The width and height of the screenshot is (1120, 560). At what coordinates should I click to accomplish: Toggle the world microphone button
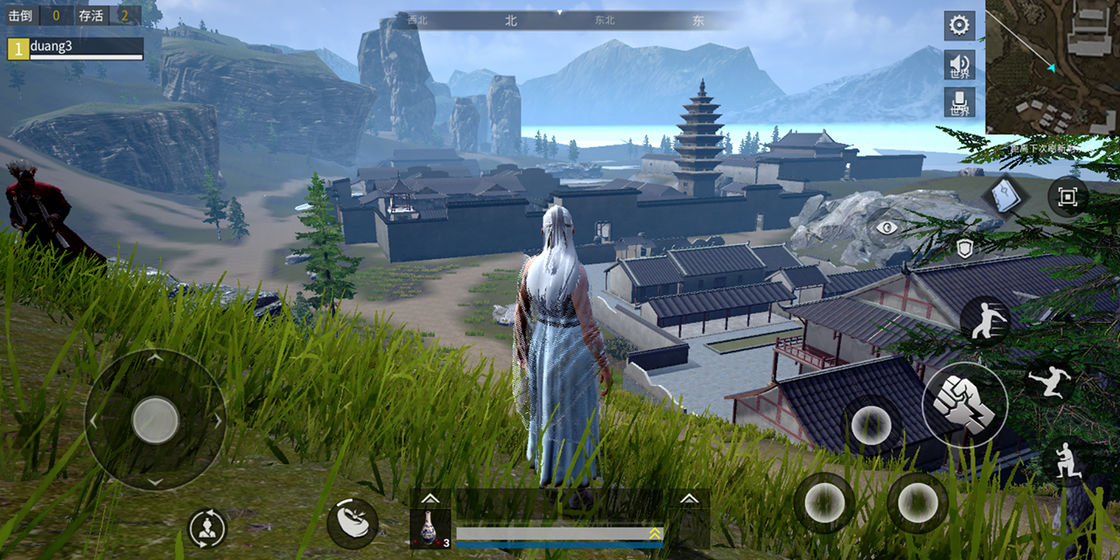(x=959, y=102)
